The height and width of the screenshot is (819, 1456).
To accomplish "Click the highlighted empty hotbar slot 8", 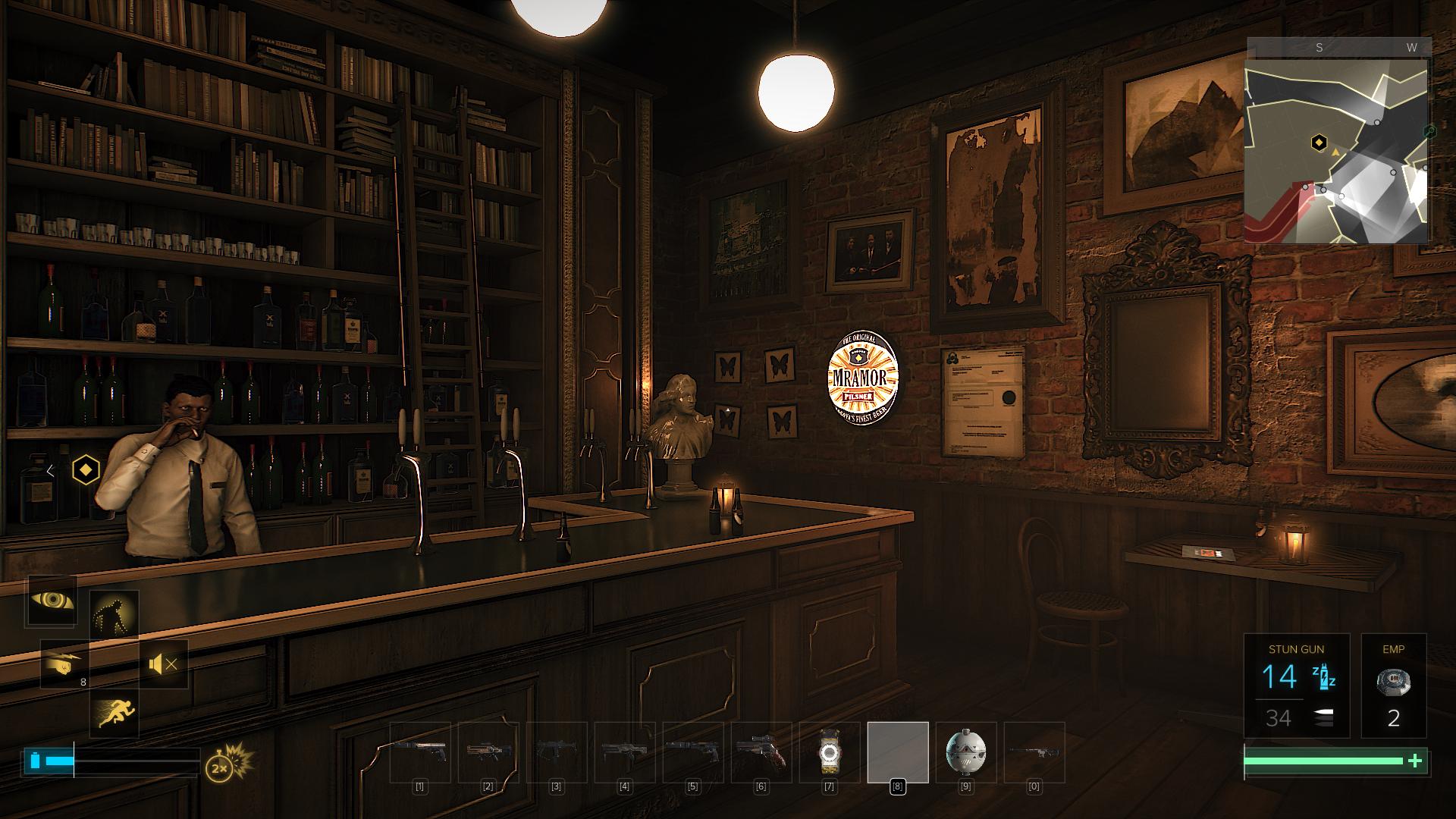I will [x=898, y=752].
